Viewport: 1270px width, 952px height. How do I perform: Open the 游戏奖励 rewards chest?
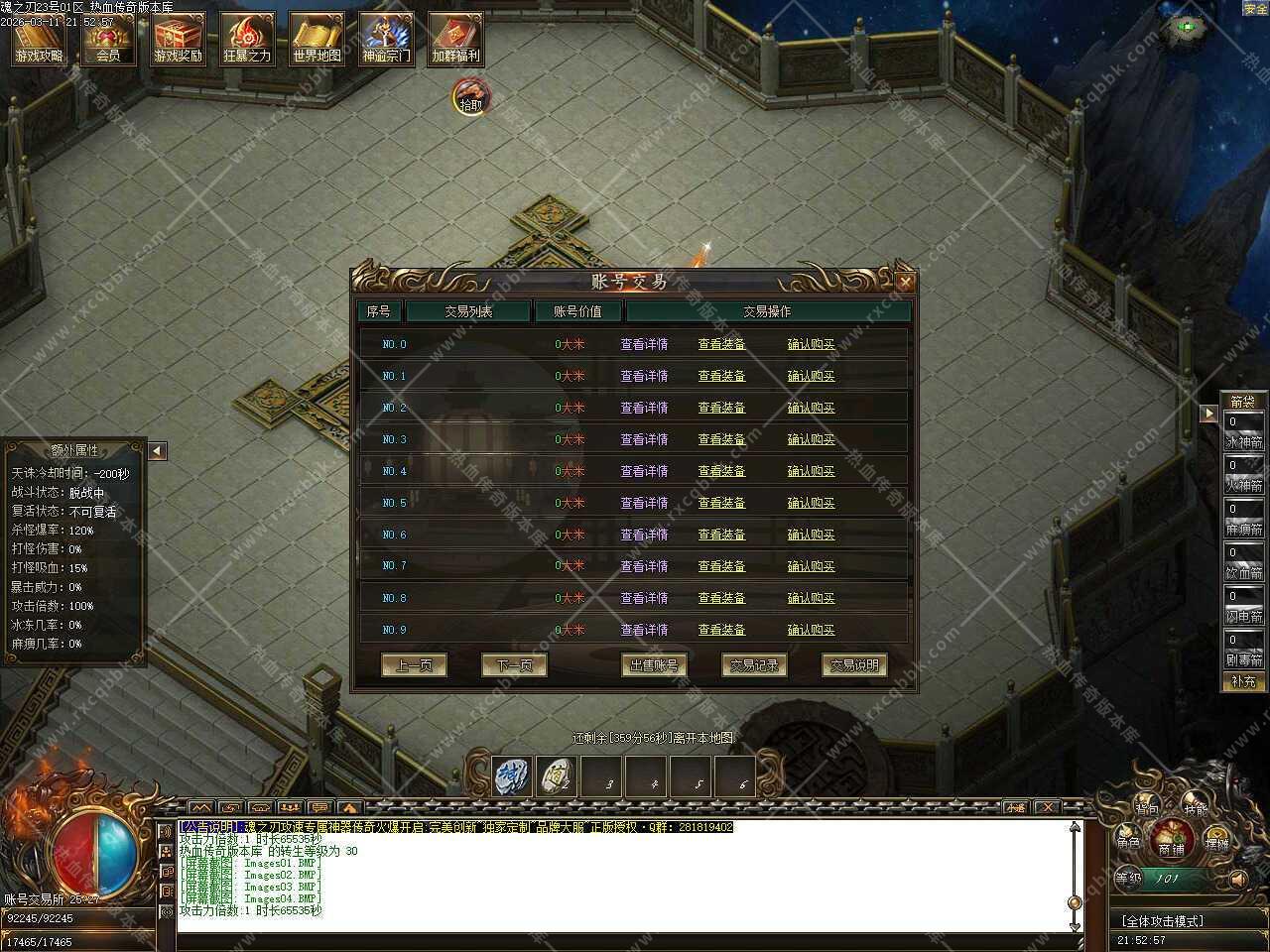tap(178, 40)
